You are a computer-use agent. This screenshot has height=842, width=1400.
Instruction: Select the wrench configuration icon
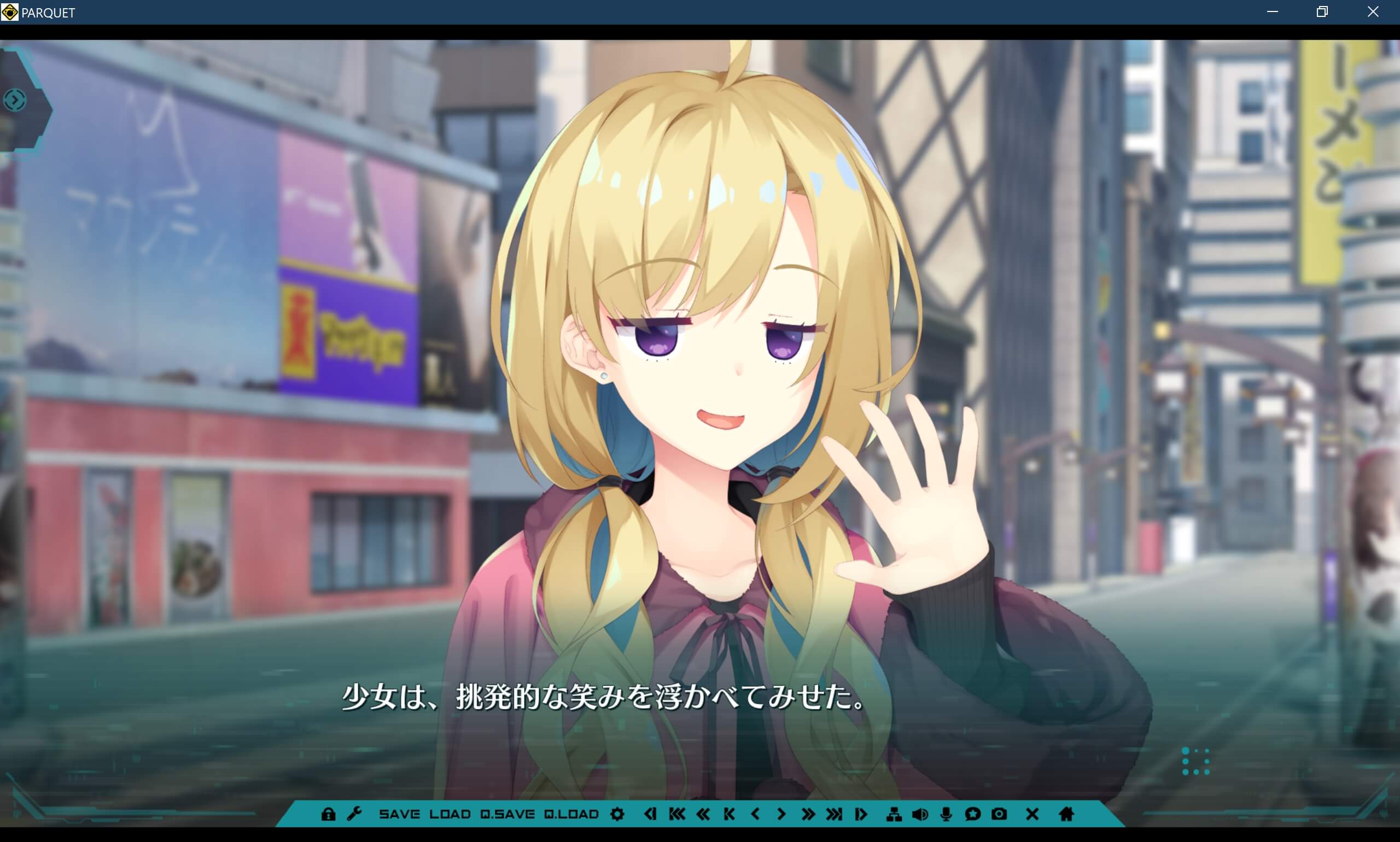pos(355,814)
